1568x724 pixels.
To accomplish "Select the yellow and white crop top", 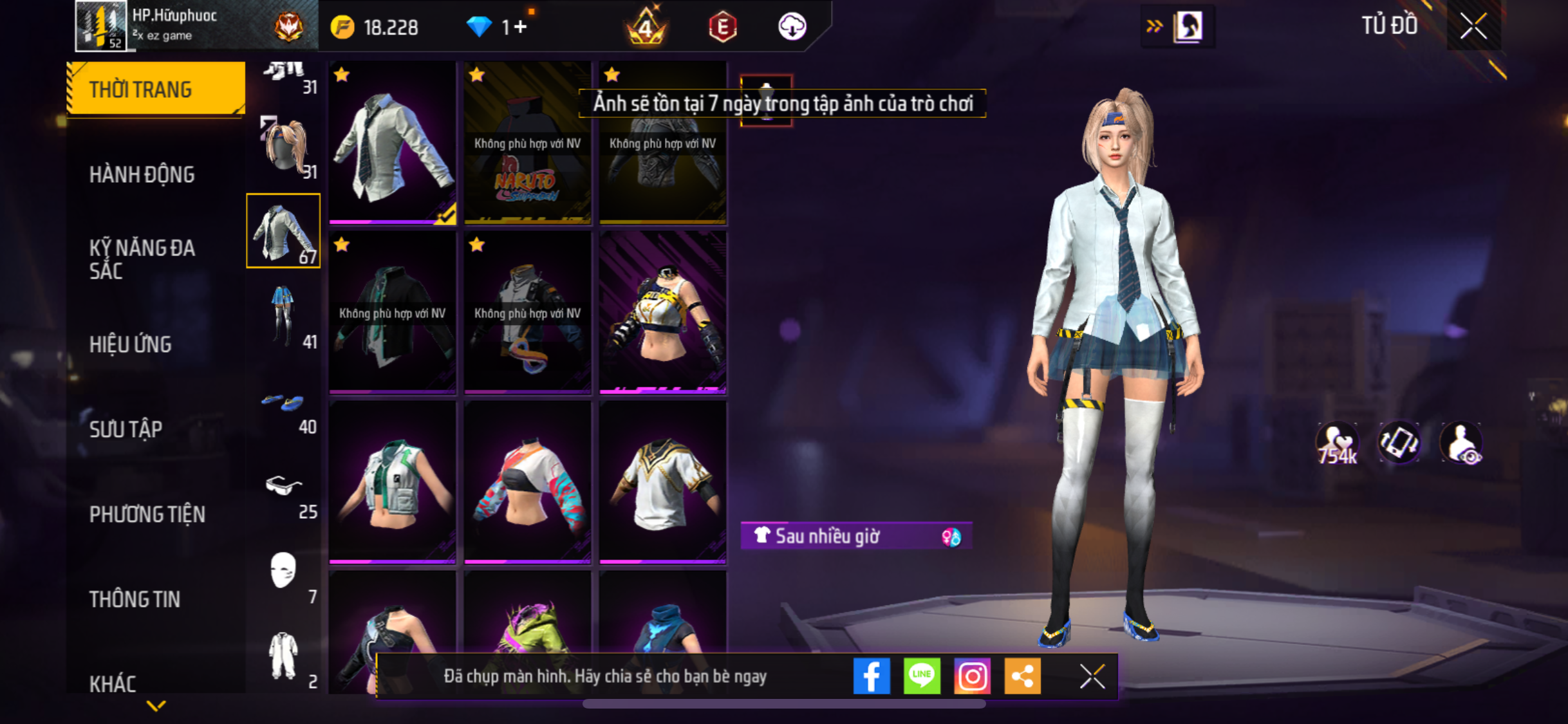I will (x=662, y=312).
